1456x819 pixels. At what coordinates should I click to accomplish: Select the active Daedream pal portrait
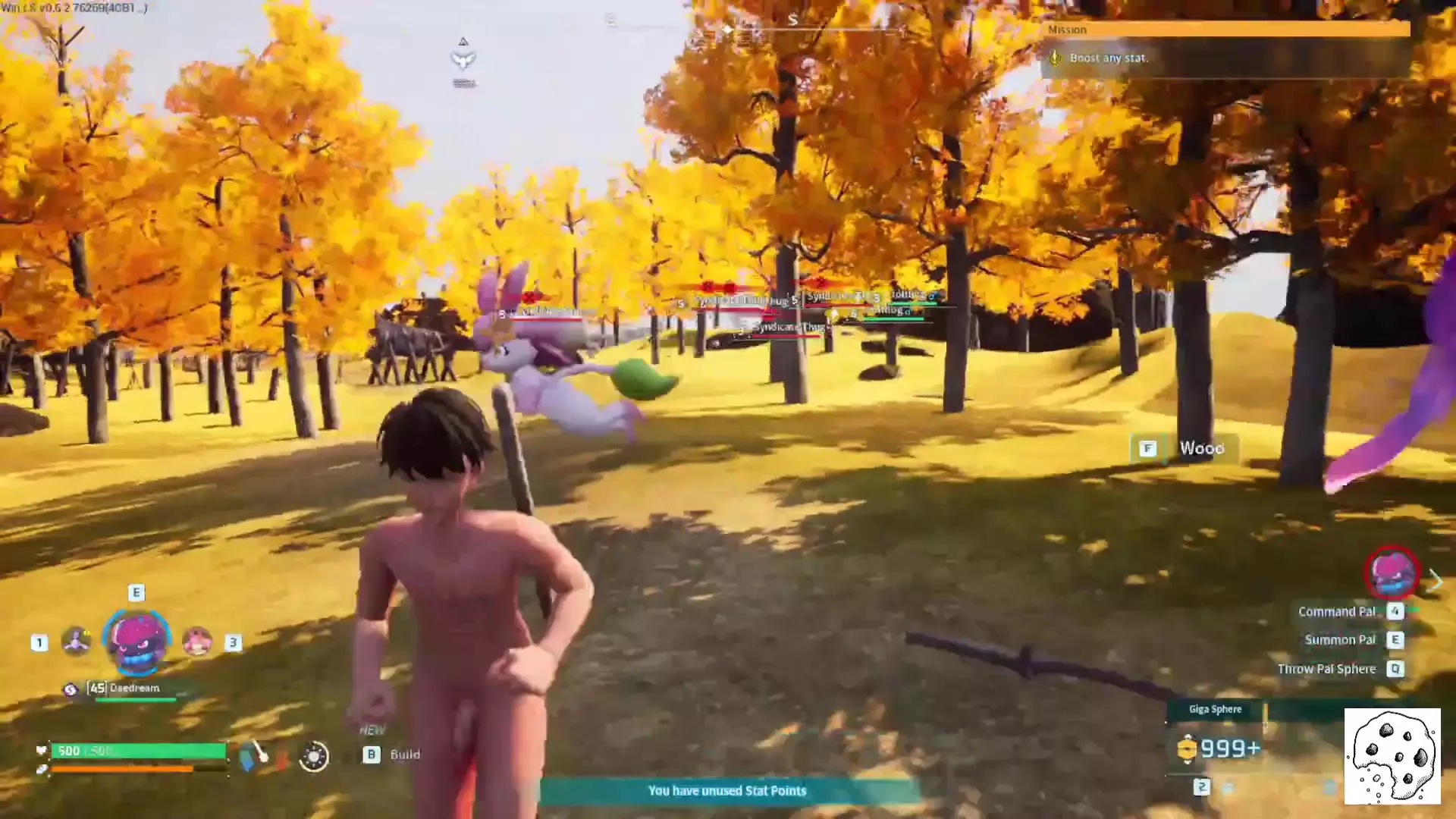coord(136,641)
